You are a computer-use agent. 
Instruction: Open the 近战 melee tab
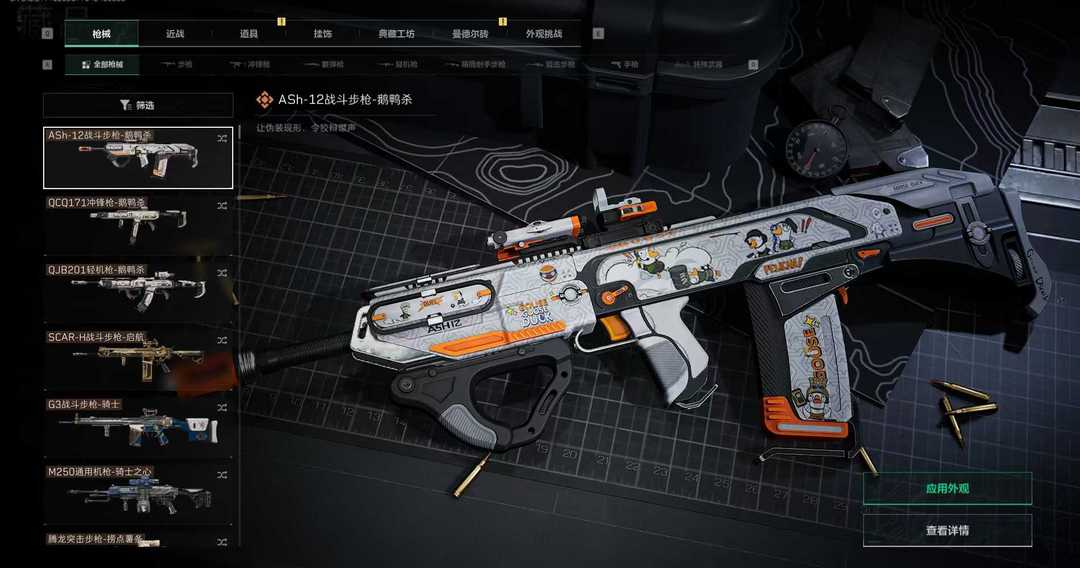[175, 34]
